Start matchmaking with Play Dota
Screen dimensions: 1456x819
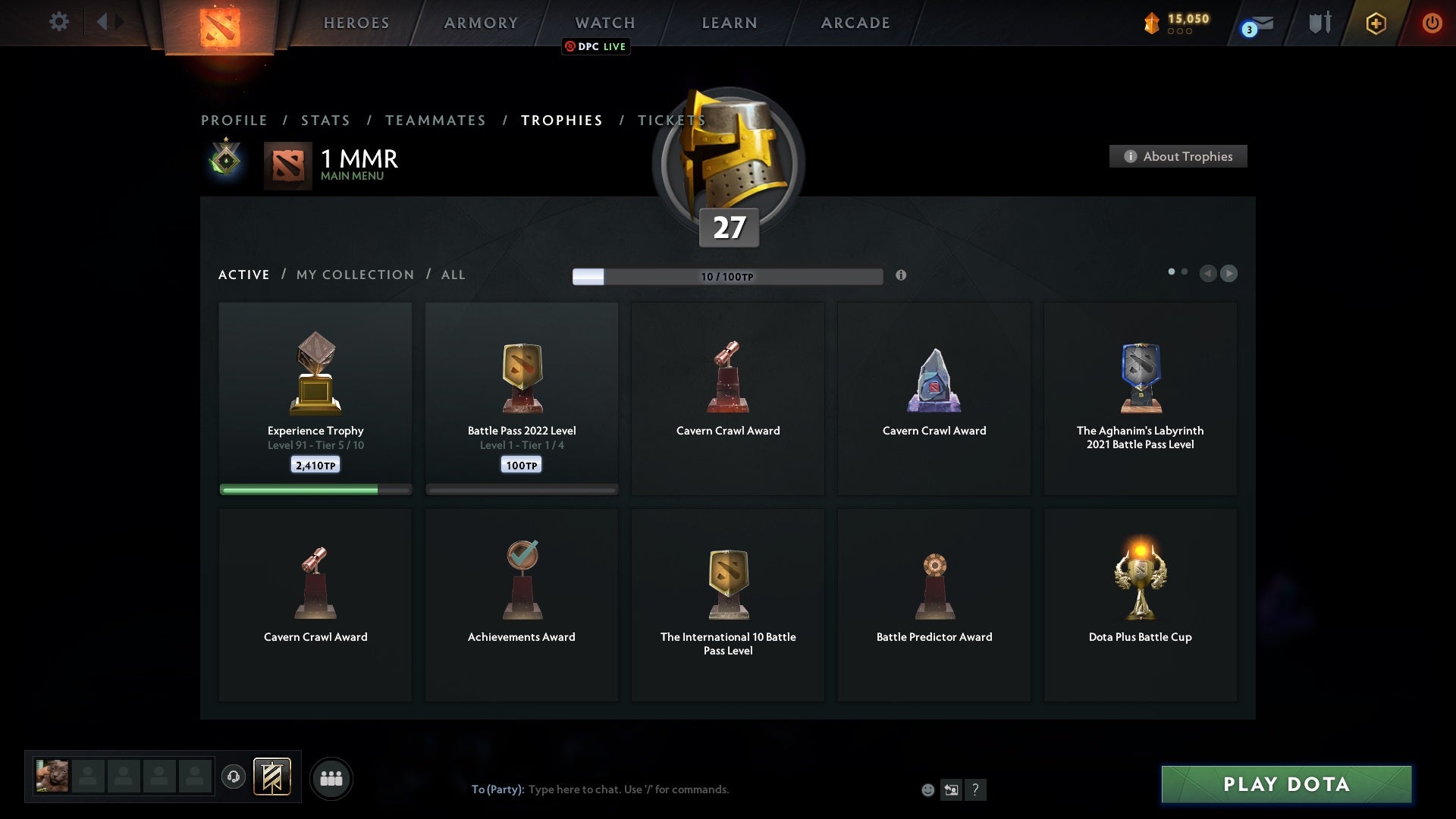(1286, 784)
